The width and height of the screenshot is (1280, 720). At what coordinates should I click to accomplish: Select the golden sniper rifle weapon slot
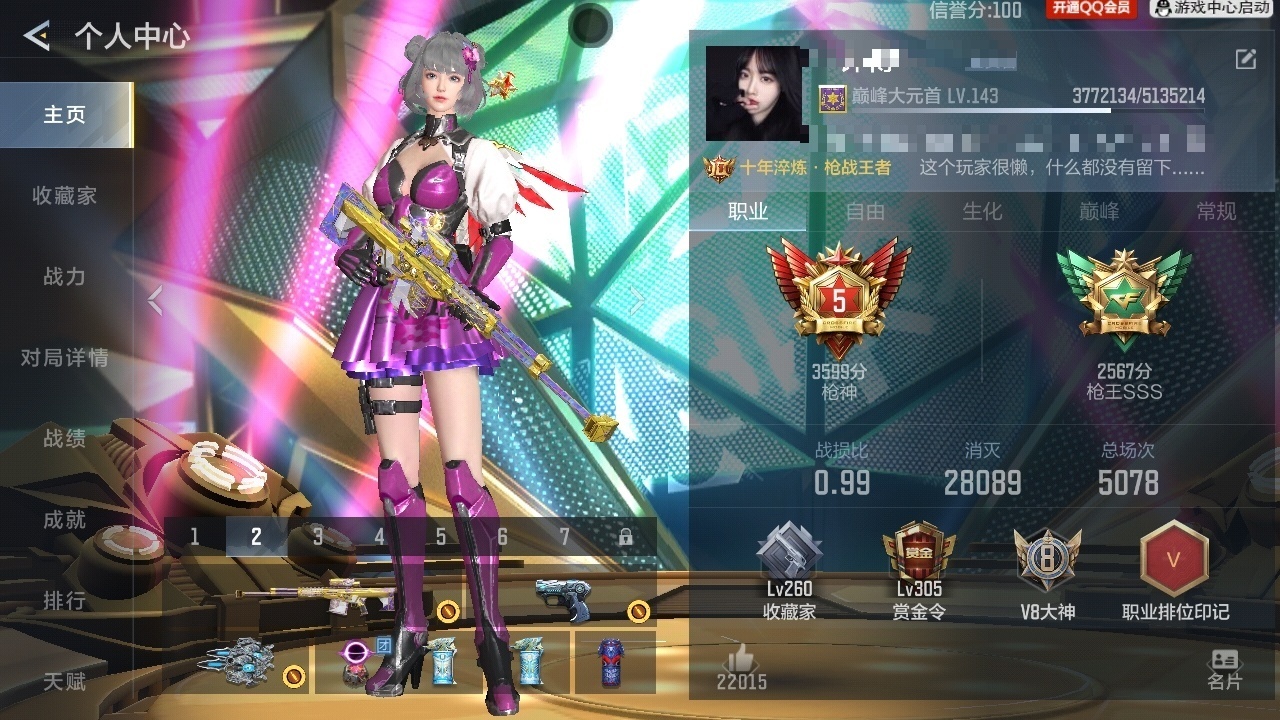pos(313,597)
